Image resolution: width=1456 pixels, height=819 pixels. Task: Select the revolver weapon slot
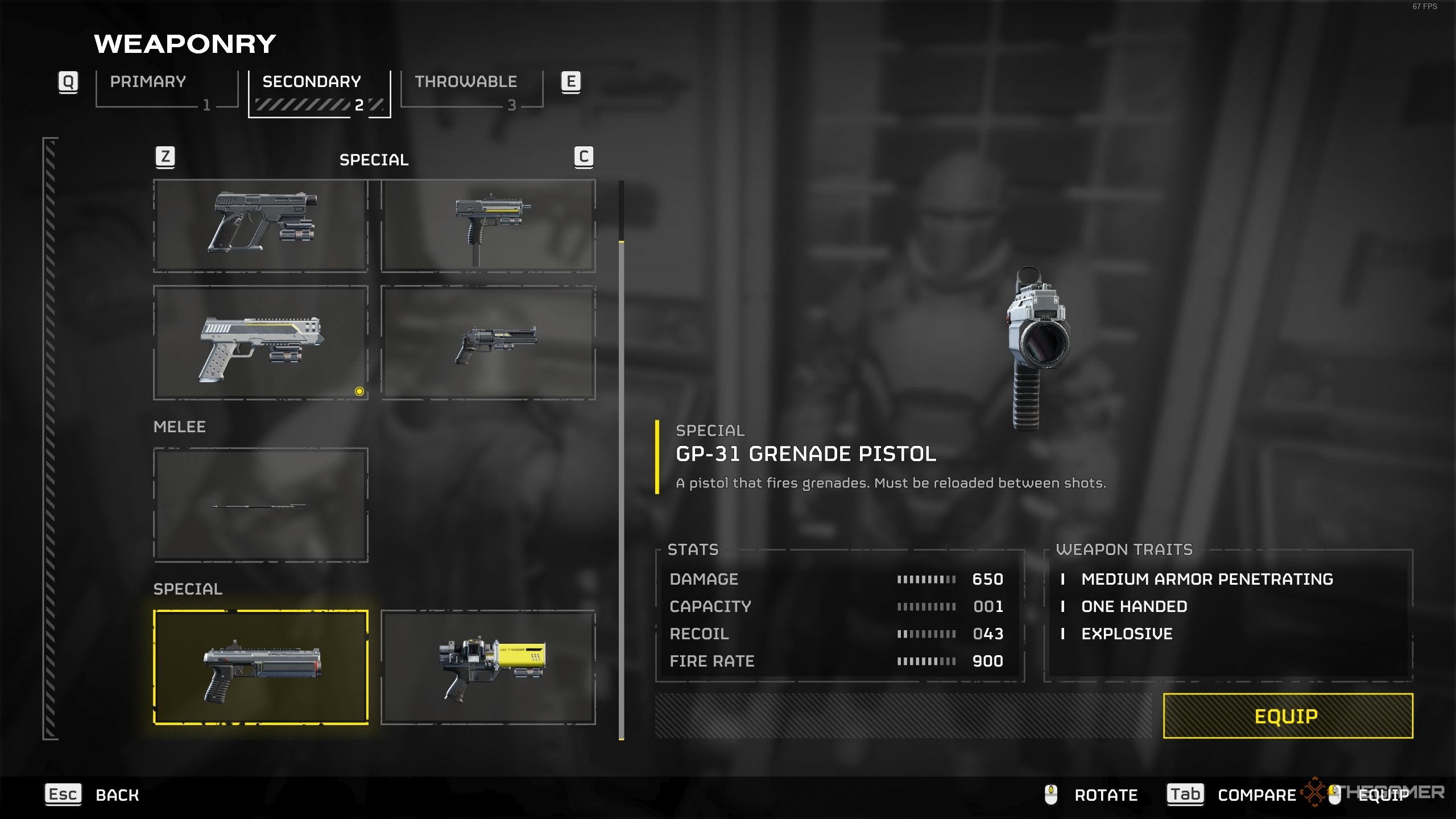(x=488, y=343)
